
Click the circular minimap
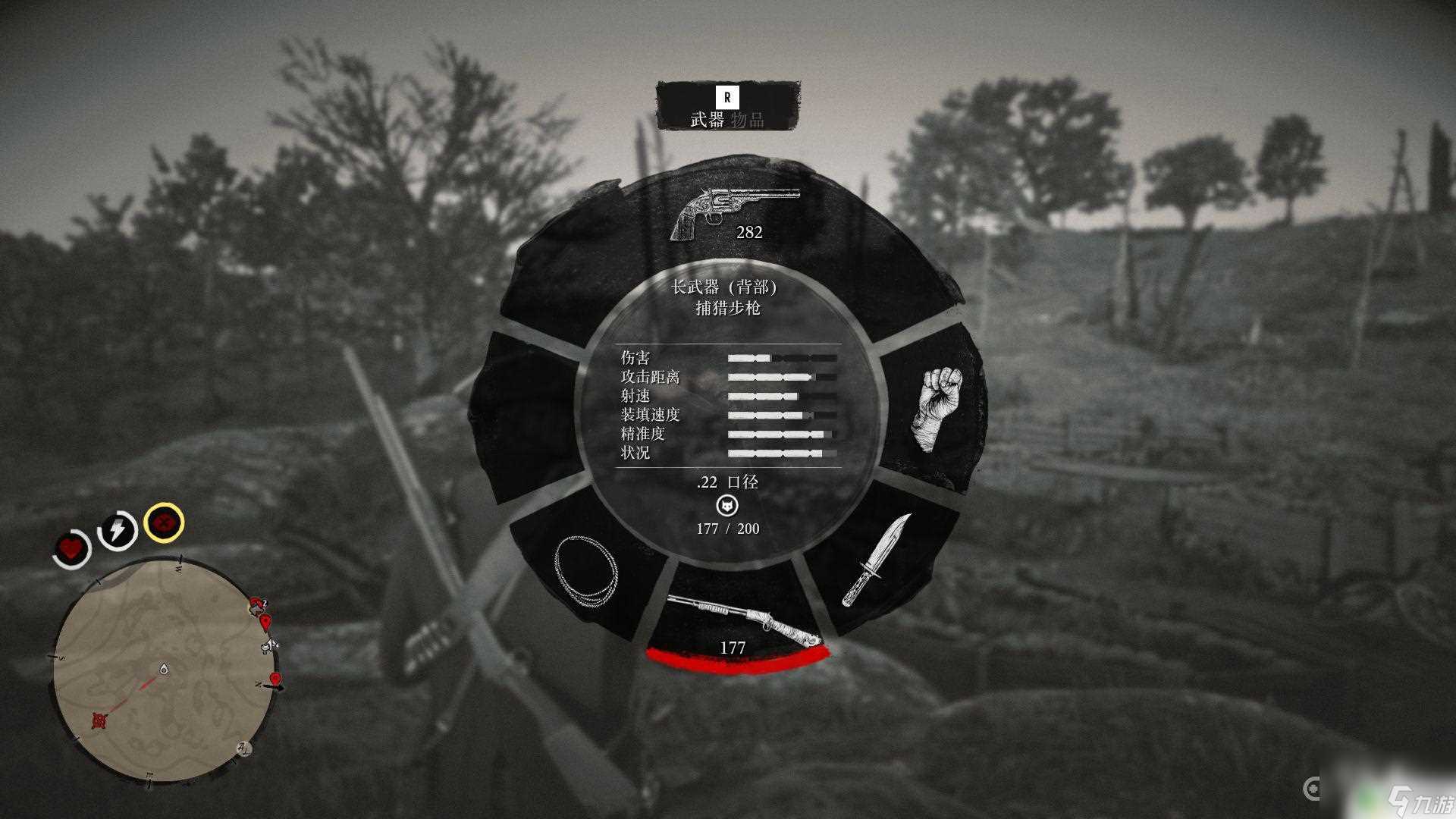167,671
